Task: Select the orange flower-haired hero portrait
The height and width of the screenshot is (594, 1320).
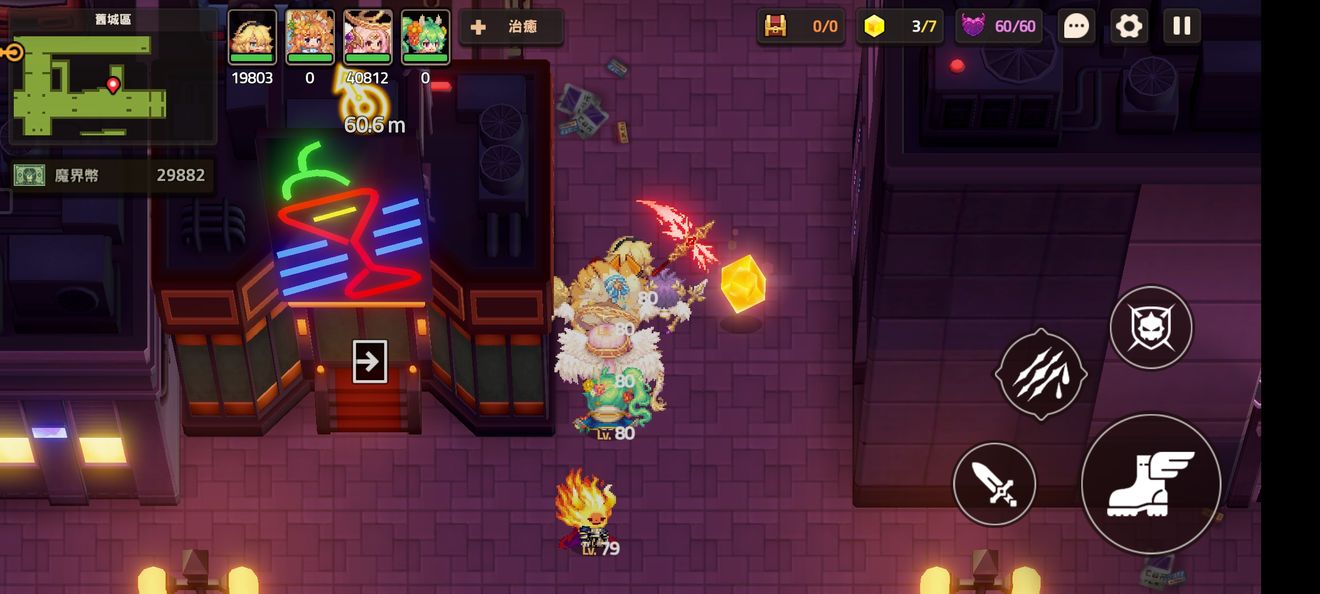Action: pos(310,38)
